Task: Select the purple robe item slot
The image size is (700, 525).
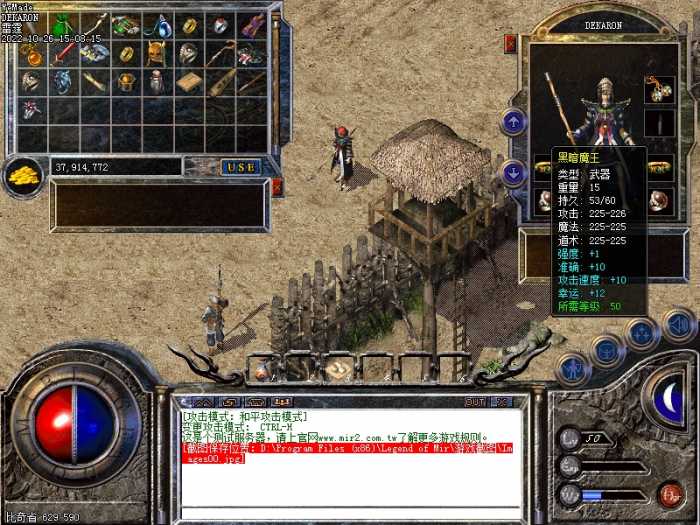Action: [251, 24]
